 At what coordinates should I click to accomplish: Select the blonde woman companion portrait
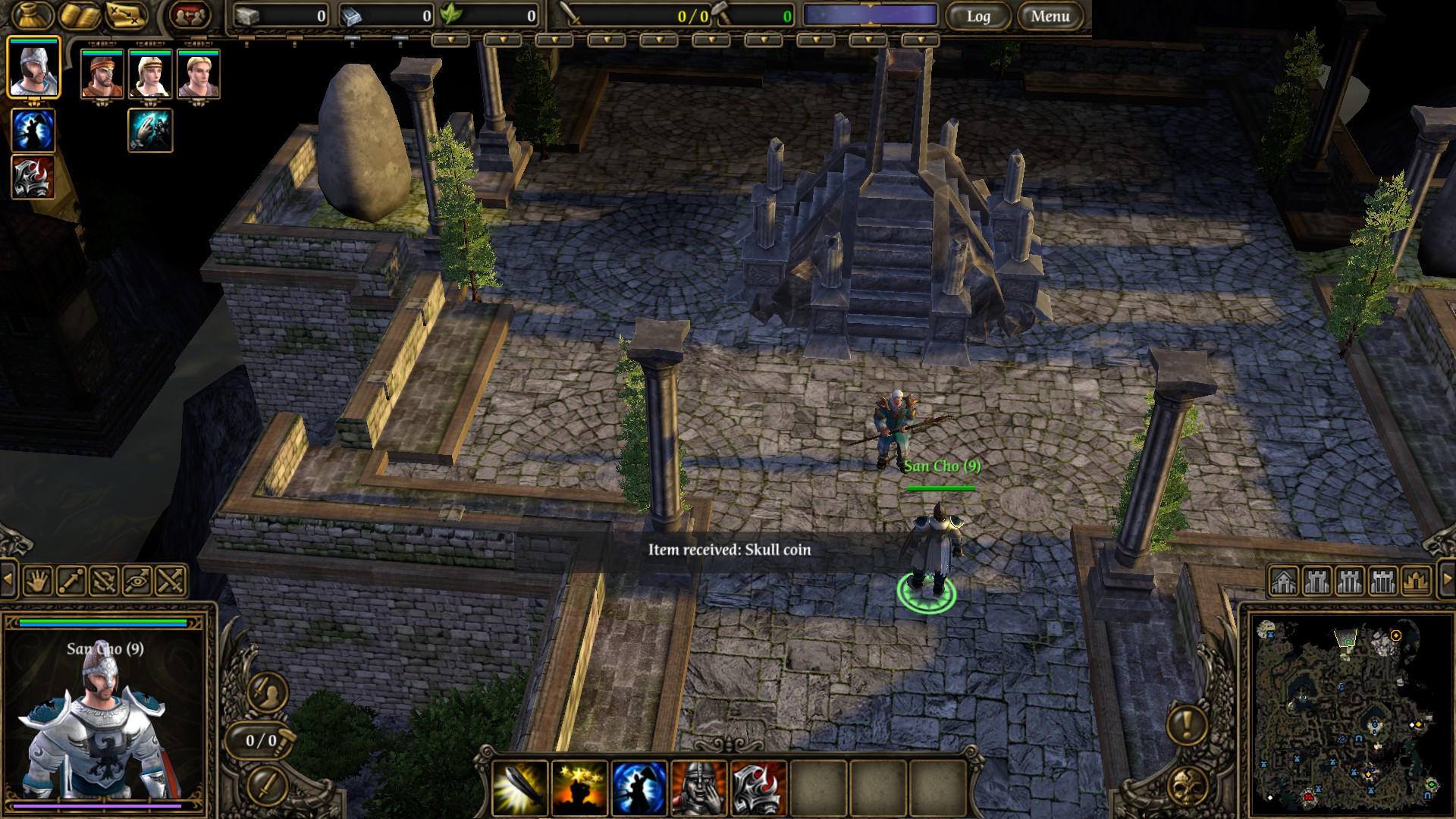[150, 74]
